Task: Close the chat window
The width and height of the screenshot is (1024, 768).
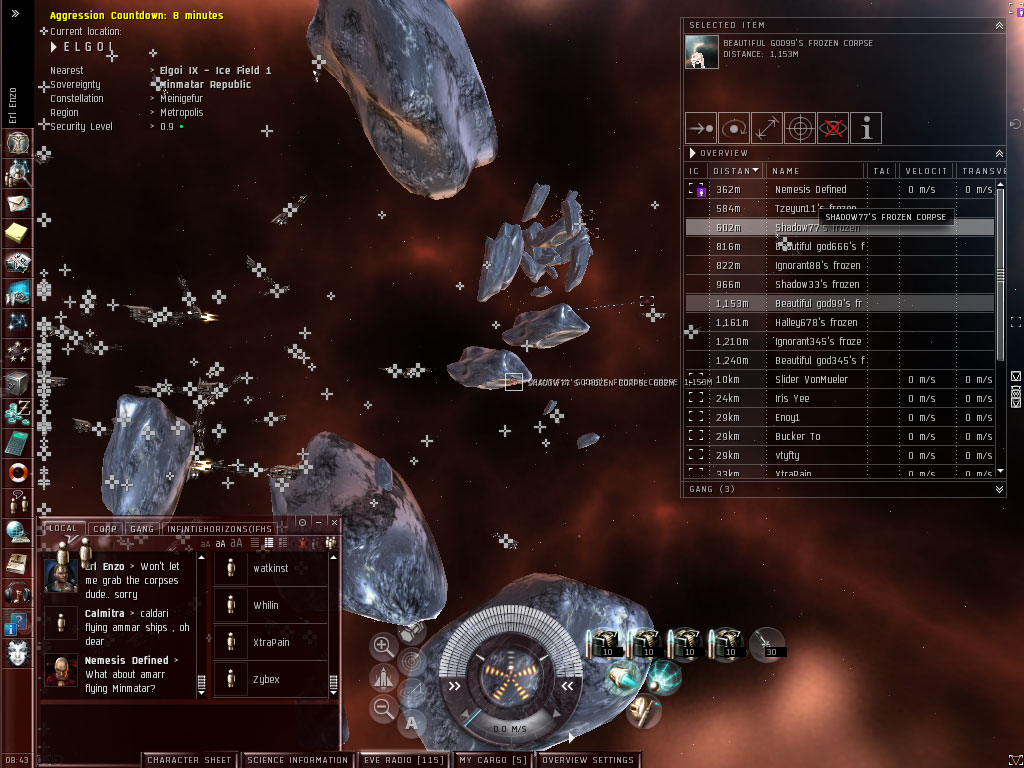Action: click(335, 523)
